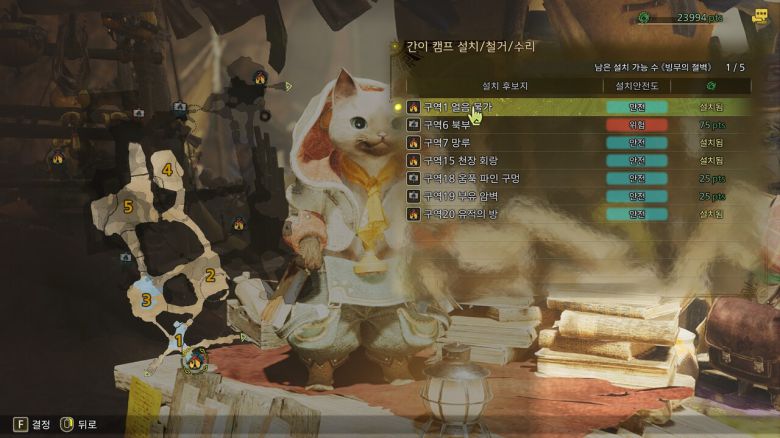Click area number 1 on the map
This screenshot has width=780, height=438.
point(179,340)
